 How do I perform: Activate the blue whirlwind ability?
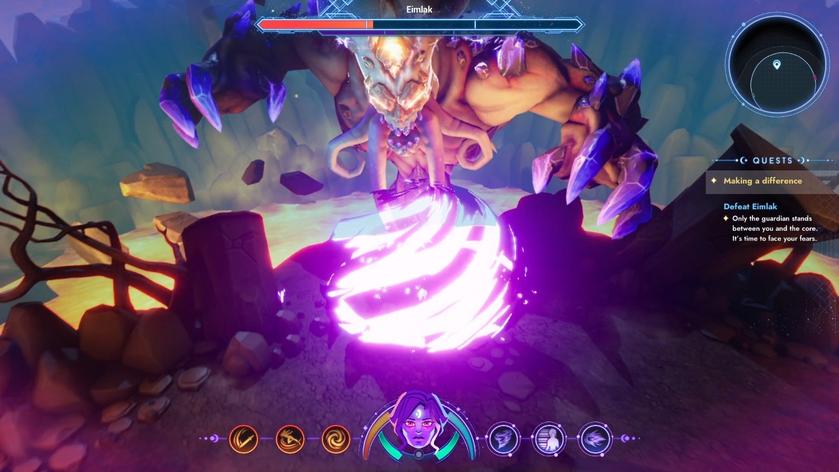502,438
